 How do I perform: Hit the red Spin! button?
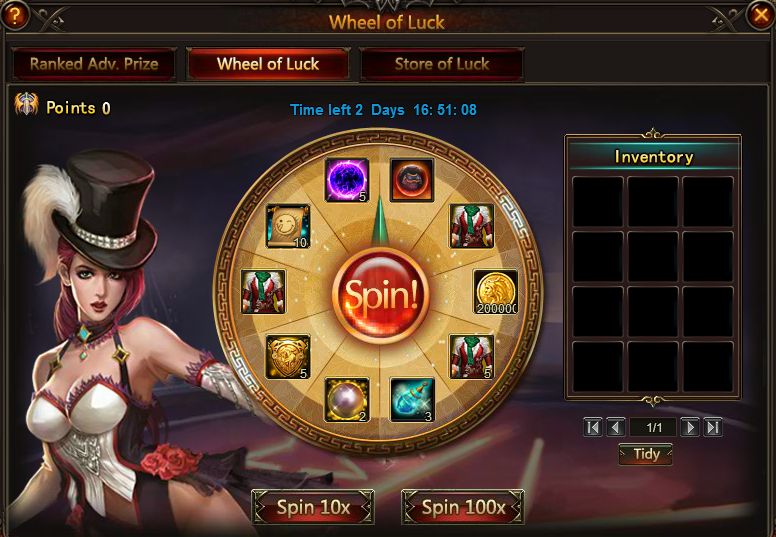click(x=380, y=294)
